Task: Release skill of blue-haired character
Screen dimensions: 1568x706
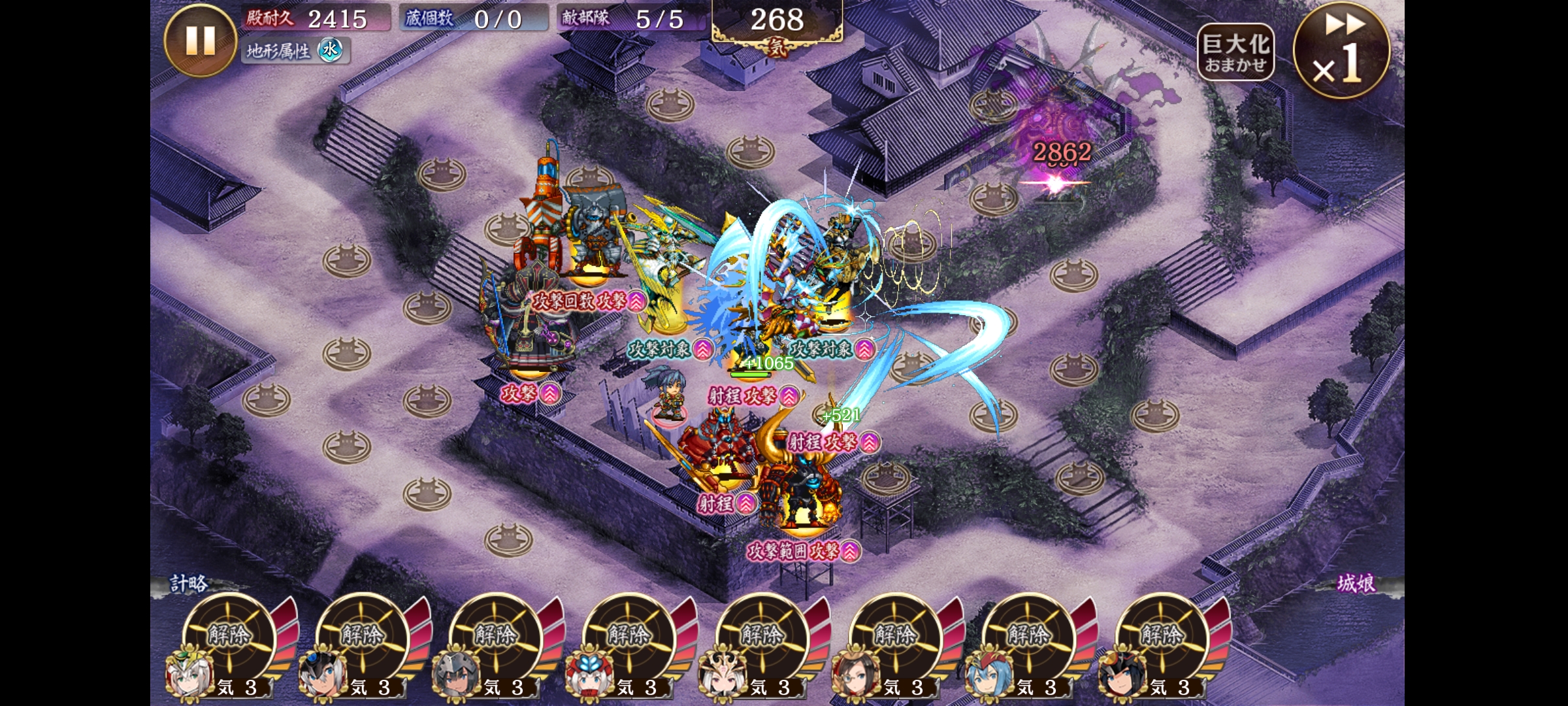Action: pyautogui.click(x=1028, y=635)
